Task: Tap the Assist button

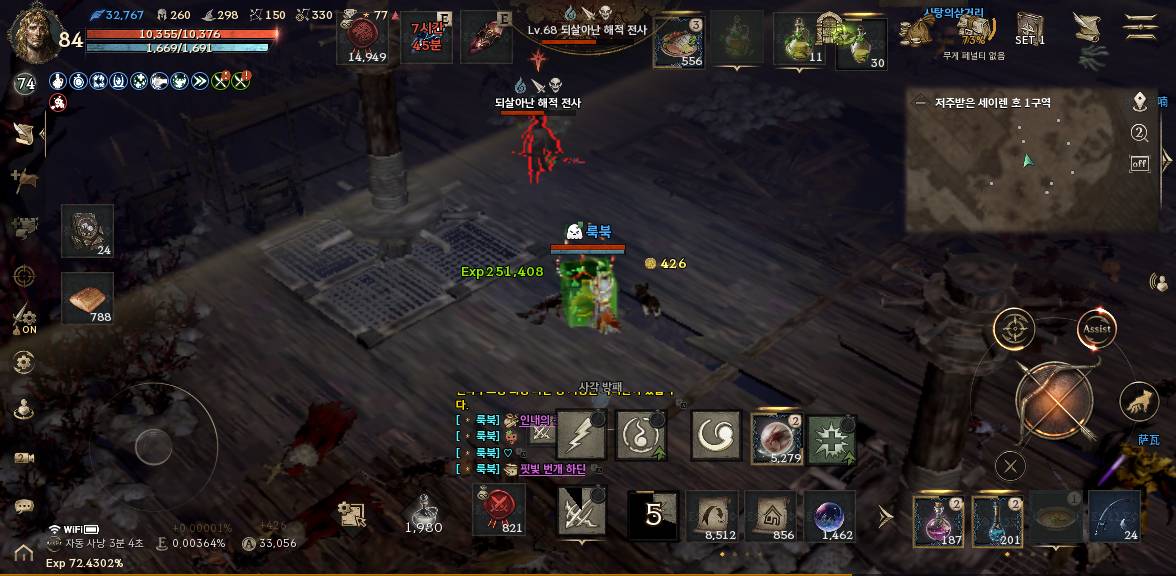Action: point(1097,328)
